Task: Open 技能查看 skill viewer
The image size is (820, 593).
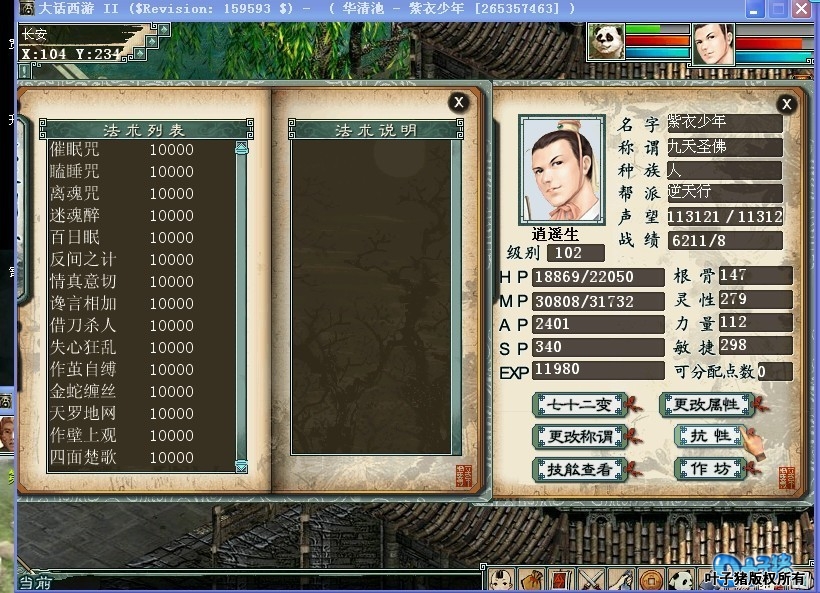Action: point(580,469)
